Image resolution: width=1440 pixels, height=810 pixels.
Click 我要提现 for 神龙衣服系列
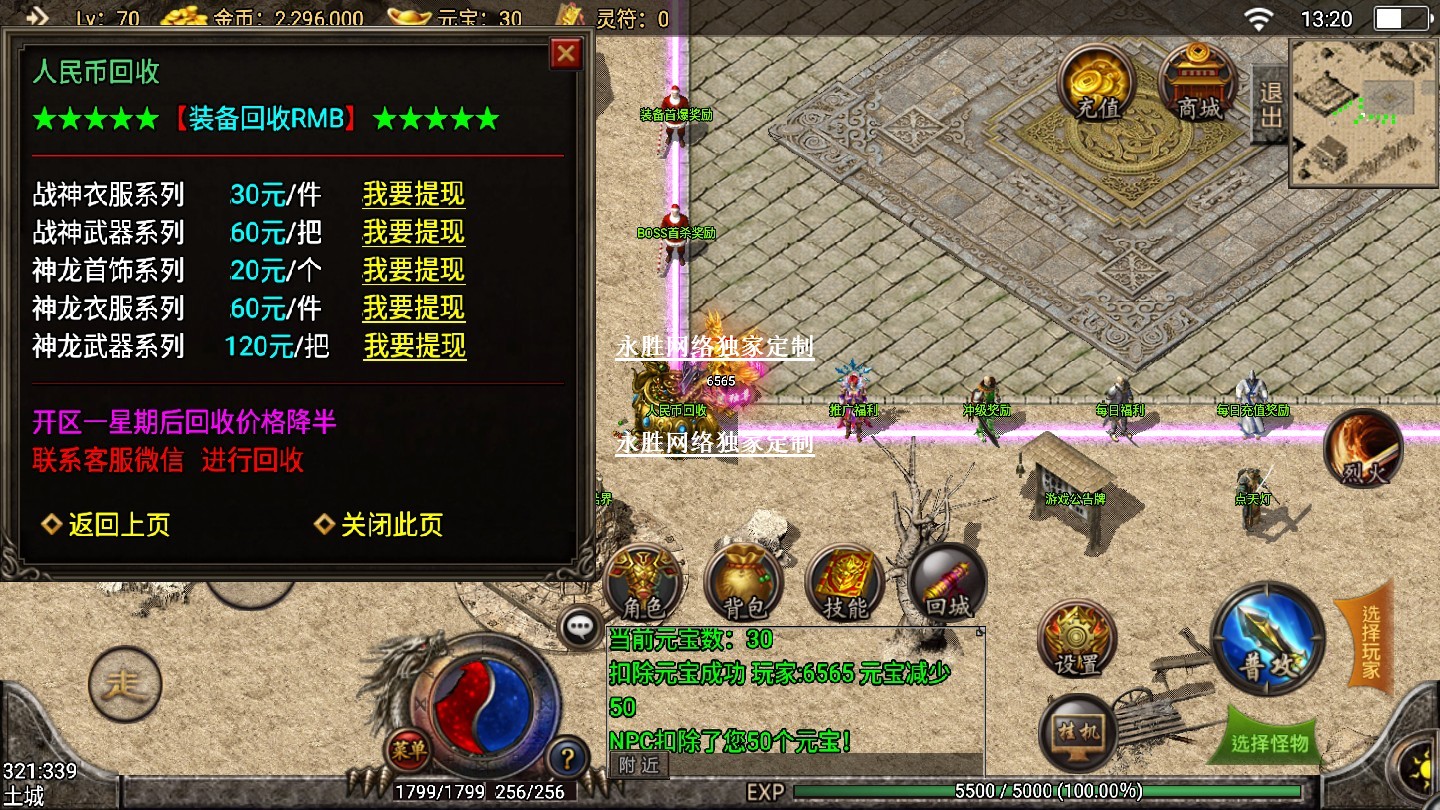click(413, 308)
